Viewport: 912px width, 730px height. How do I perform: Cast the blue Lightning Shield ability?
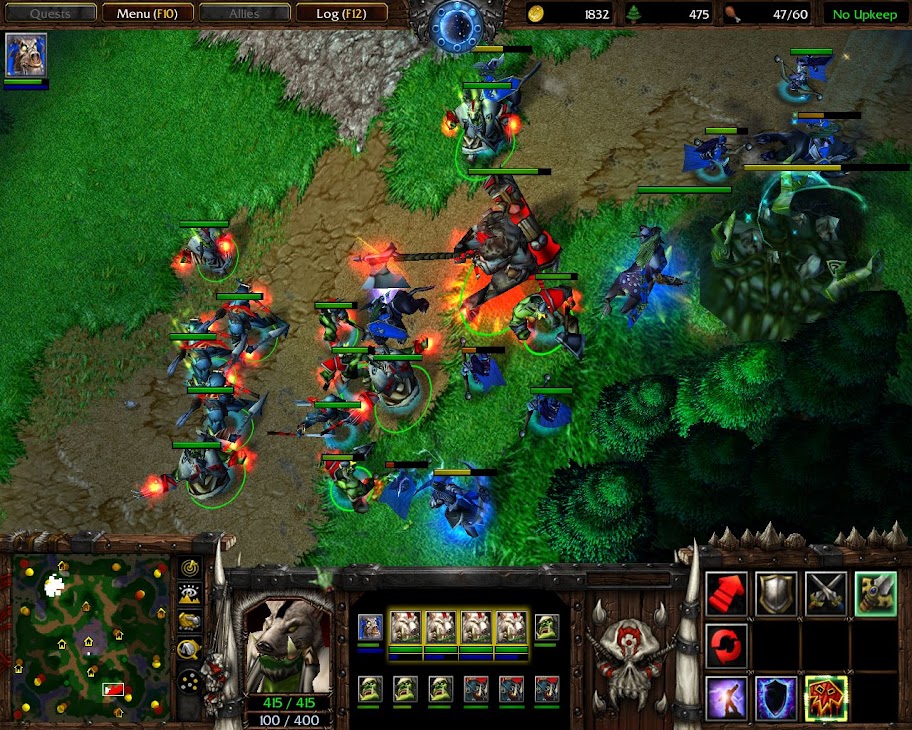tap(776, 697)
